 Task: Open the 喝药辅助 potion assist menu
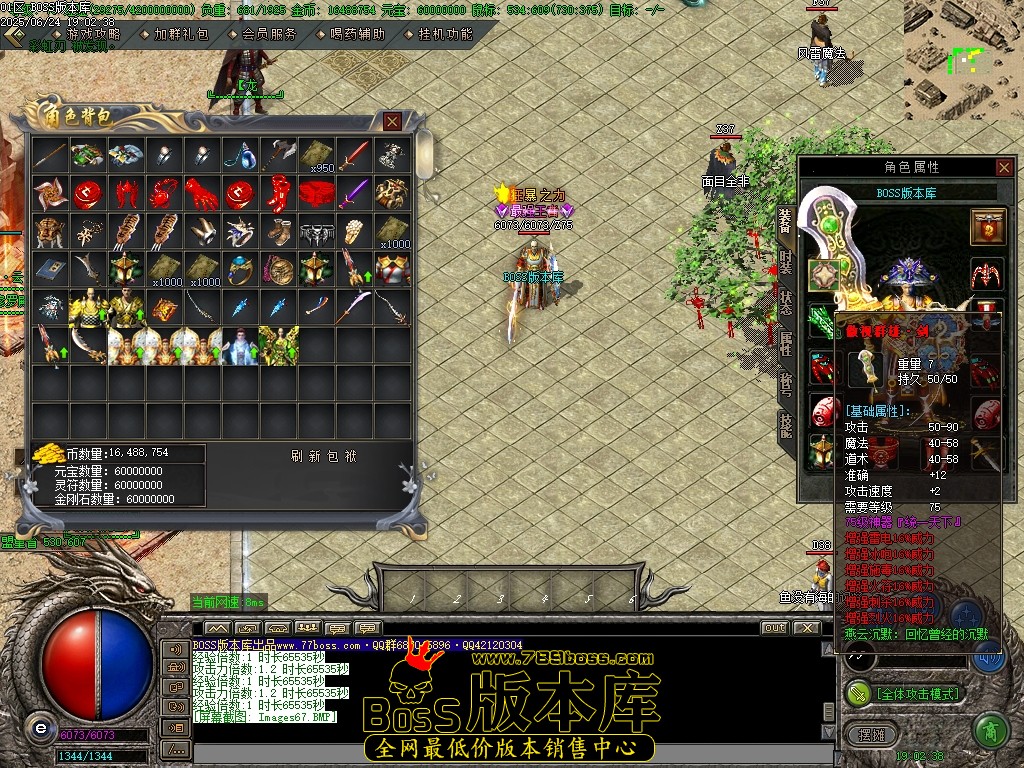click(356, 33)
